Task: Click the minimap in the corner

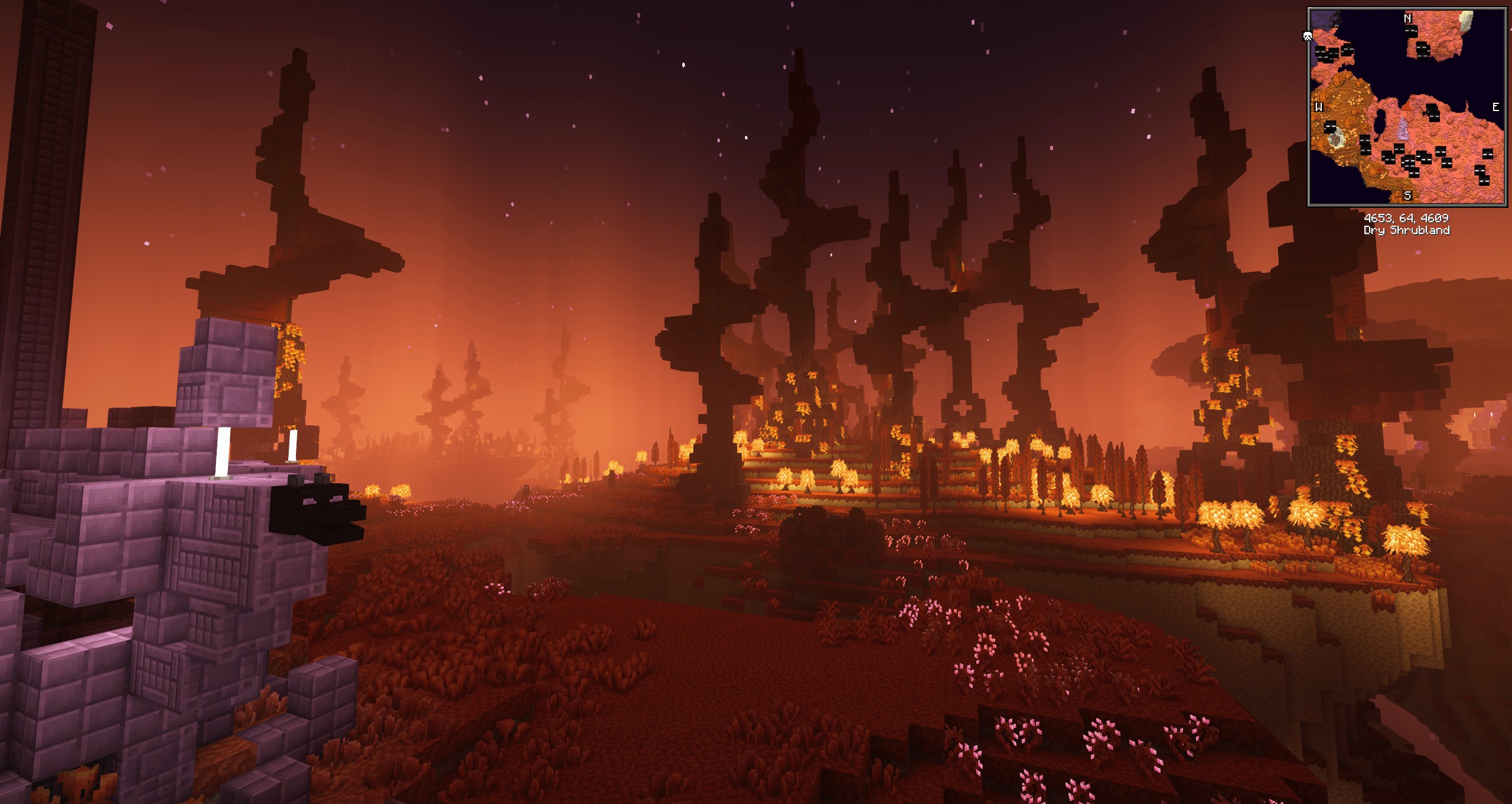Action: pyautogui.click(x=1407, y=106)
